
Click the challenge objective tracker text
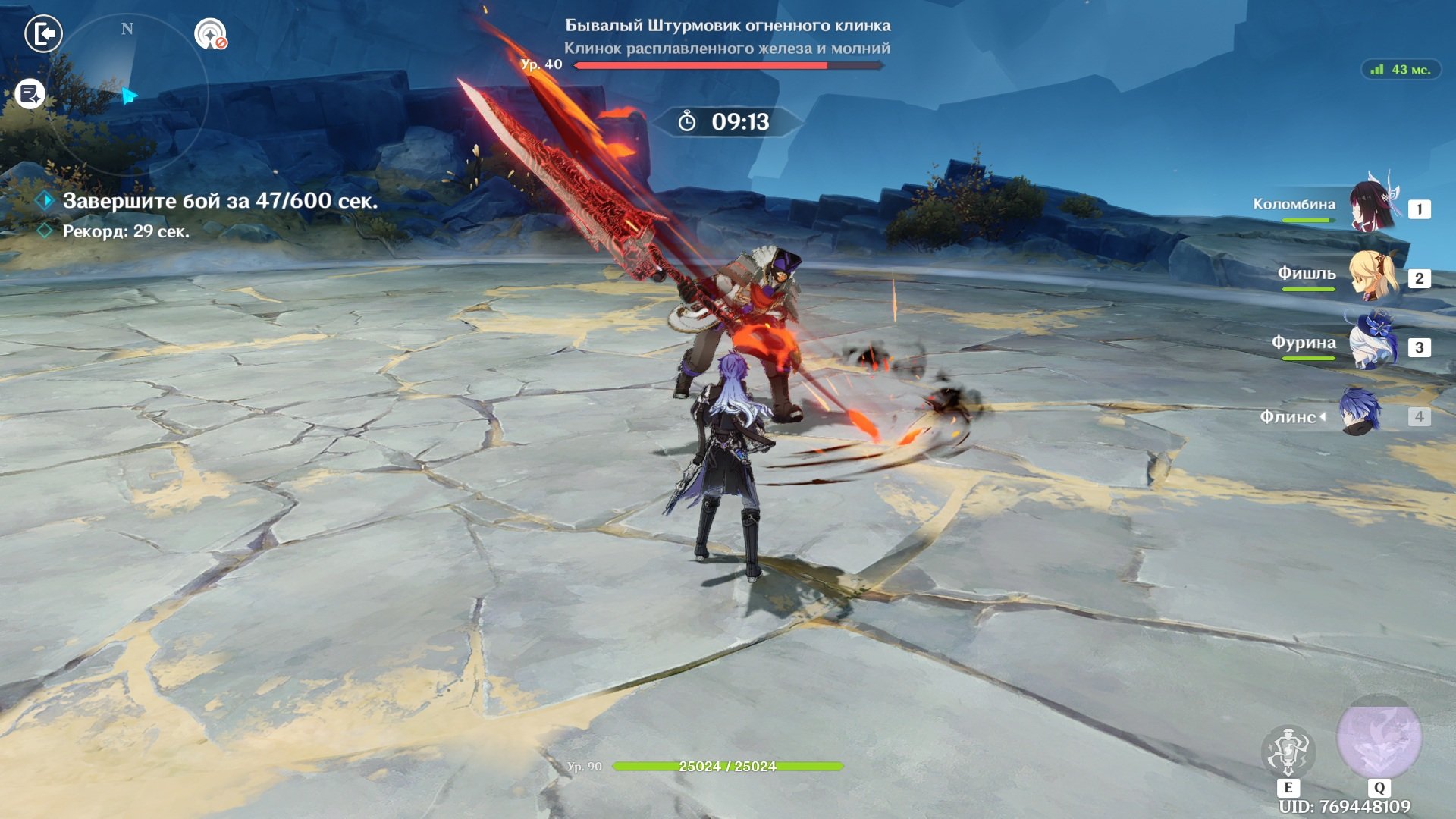[220, 201]
